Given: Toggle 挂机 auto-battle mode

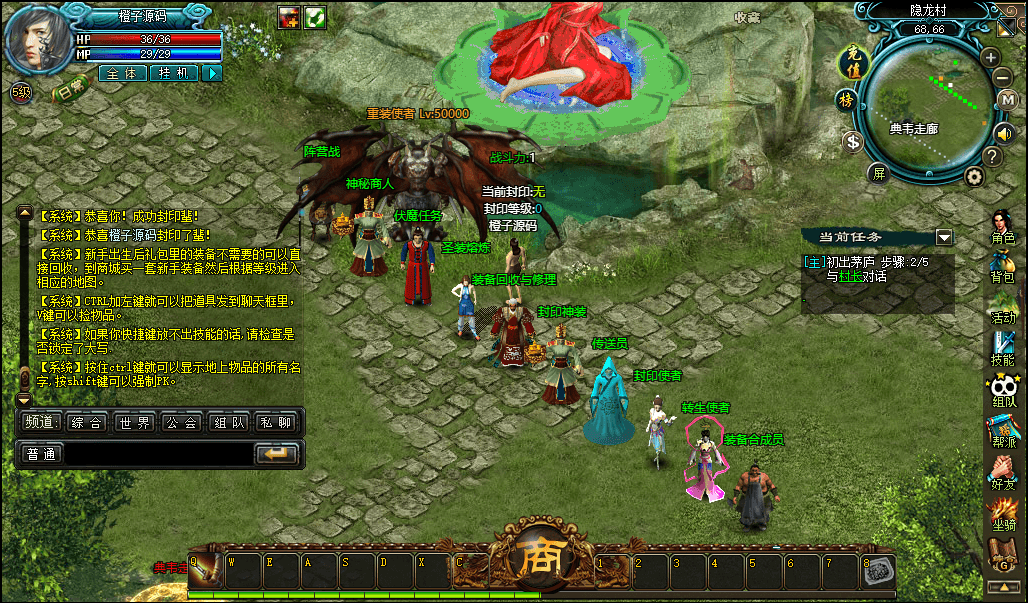Looking at the screenshot, I should [173, 73].
